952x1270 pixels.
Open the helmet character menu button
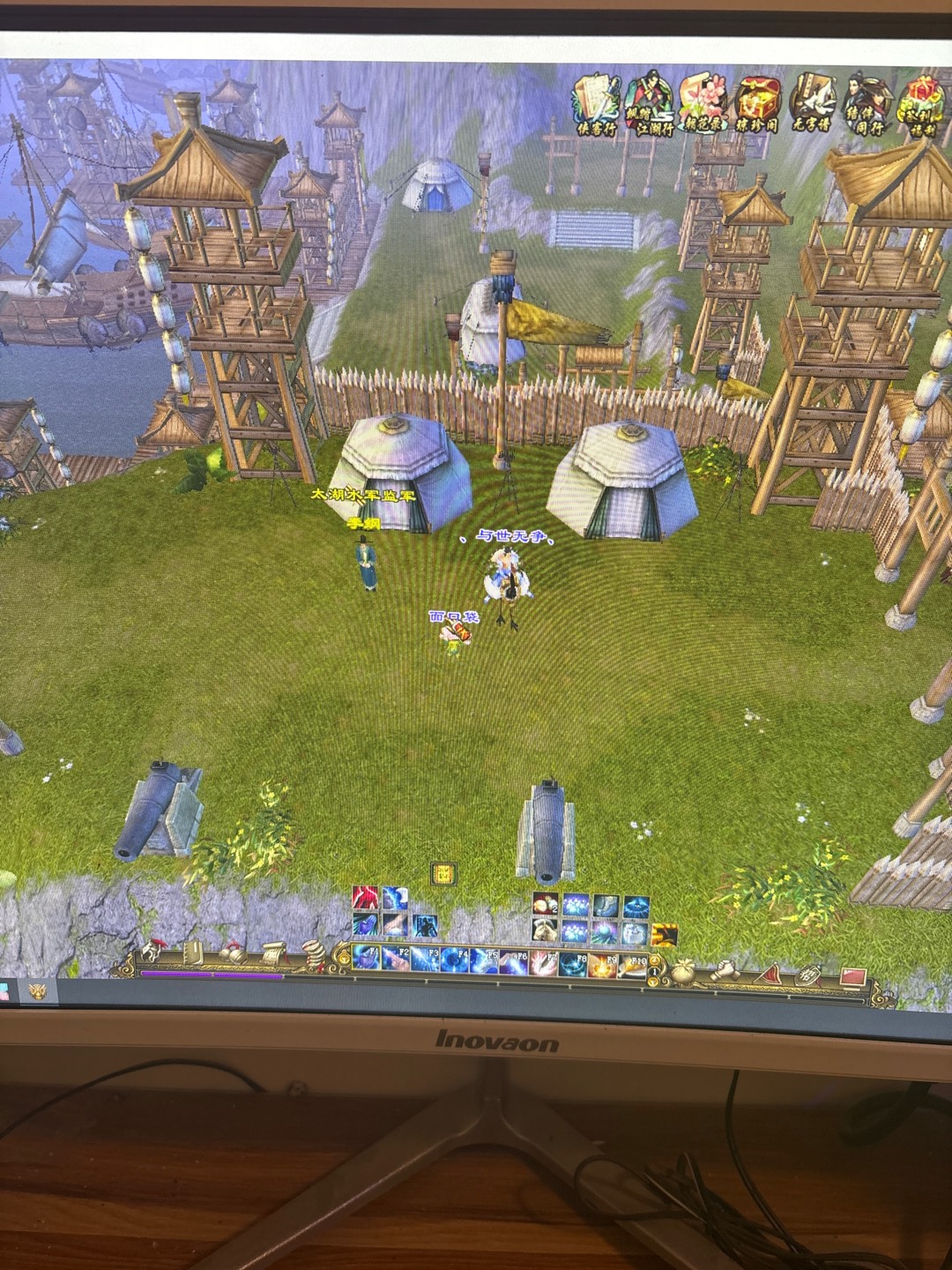click(152, 952)
